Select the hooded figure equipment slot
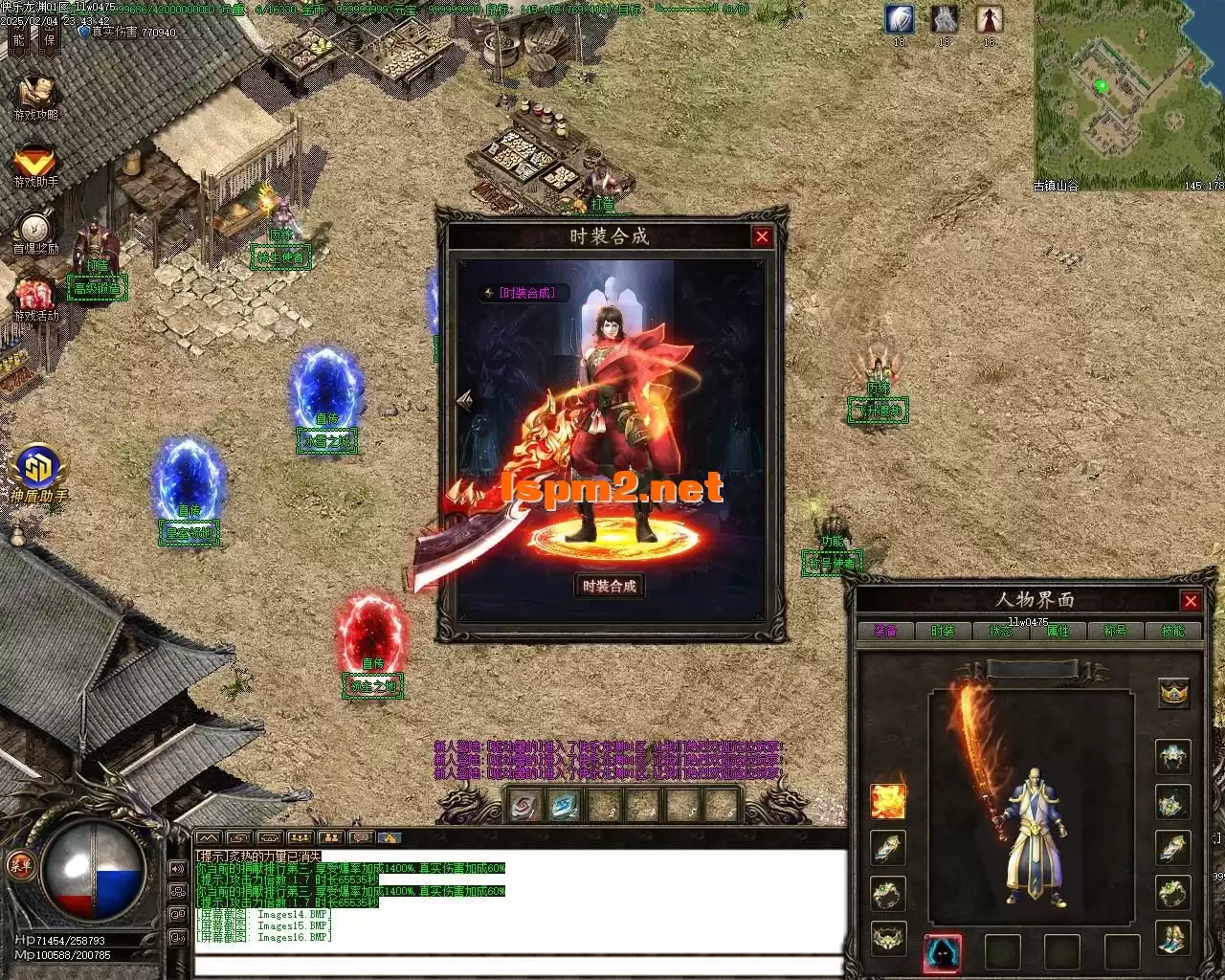Viewport: 1225px width, 980px height. 942,952
